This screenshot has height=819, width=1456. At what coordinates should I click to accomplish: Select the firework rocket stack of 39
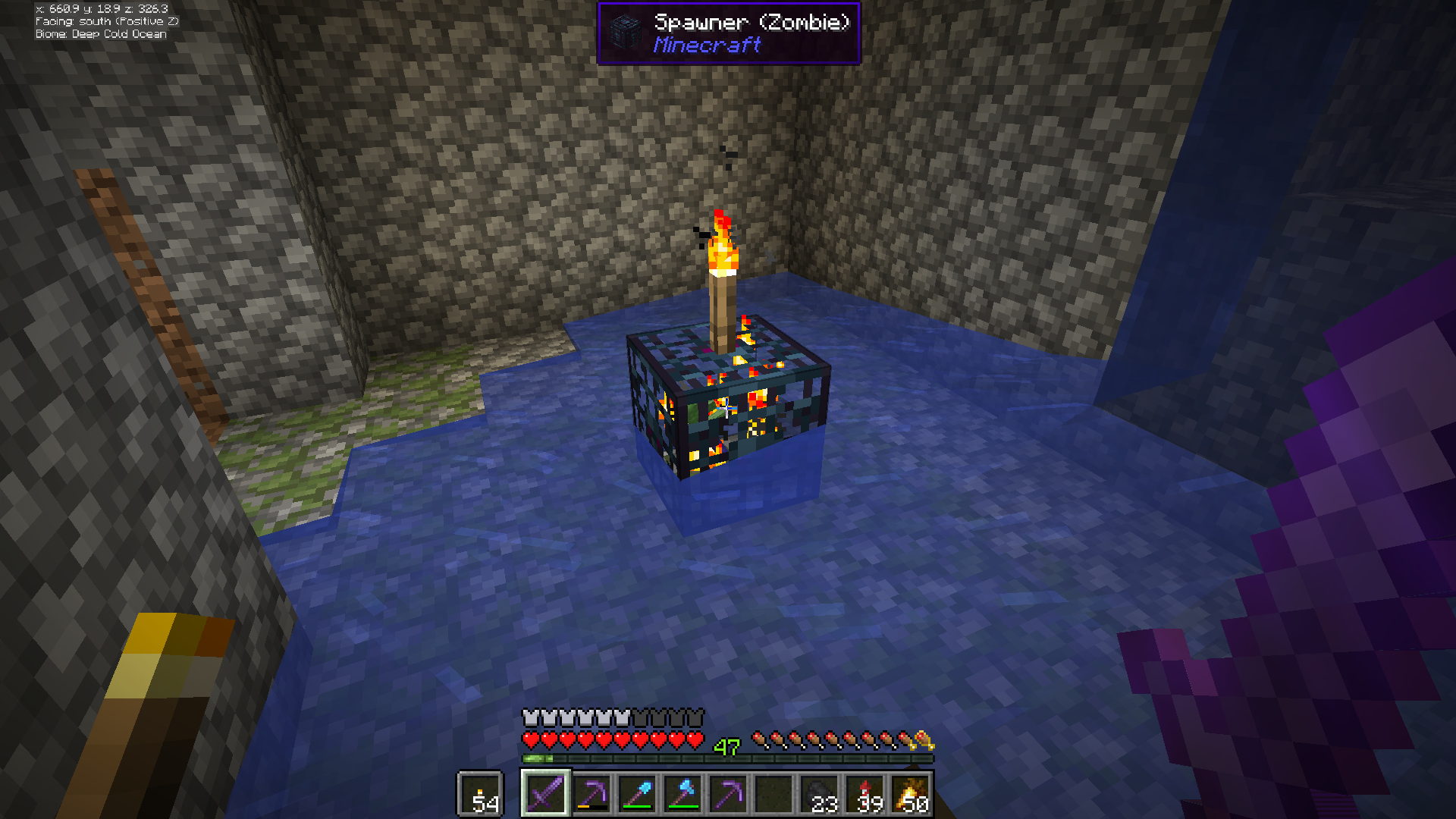[866, 794]
